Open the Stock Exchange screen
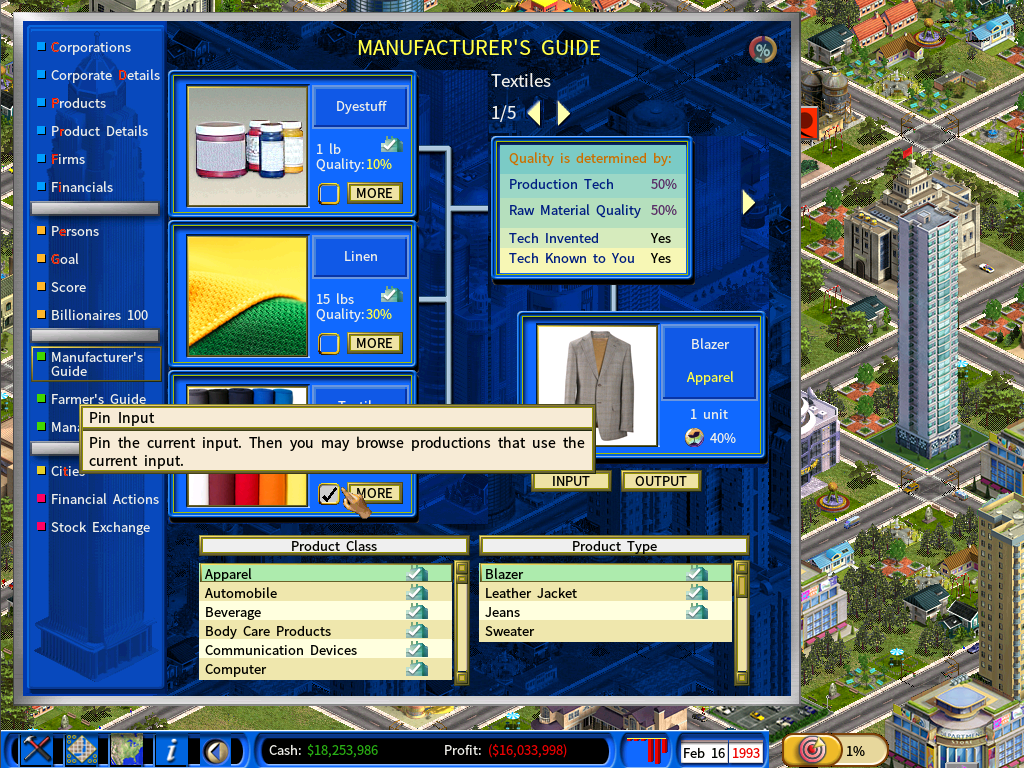1024x768 pixels. (100, 527)
